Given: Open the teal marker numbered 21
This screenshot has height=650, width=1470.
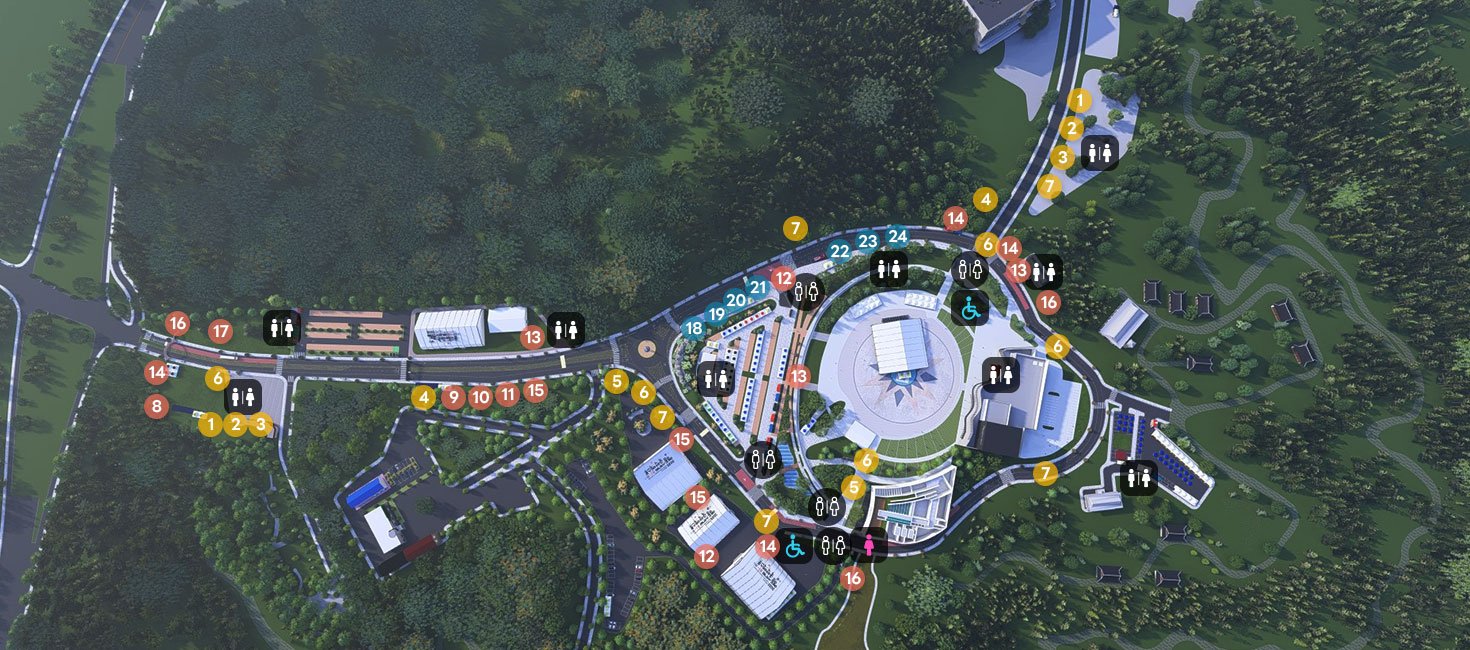Looking at the screenshot, I should (758, 287).
